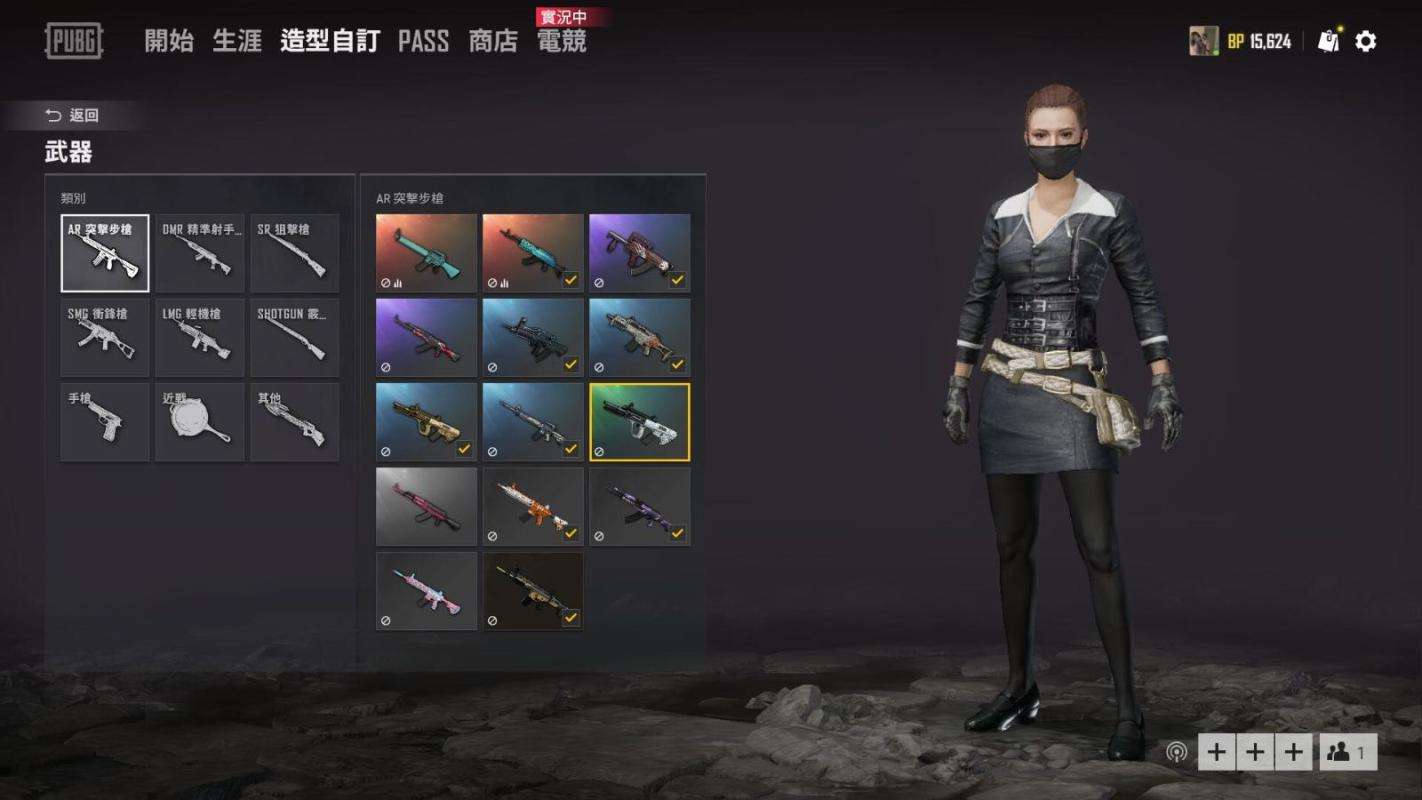Open the 其他 other weapons category

(x=294, y=421)
